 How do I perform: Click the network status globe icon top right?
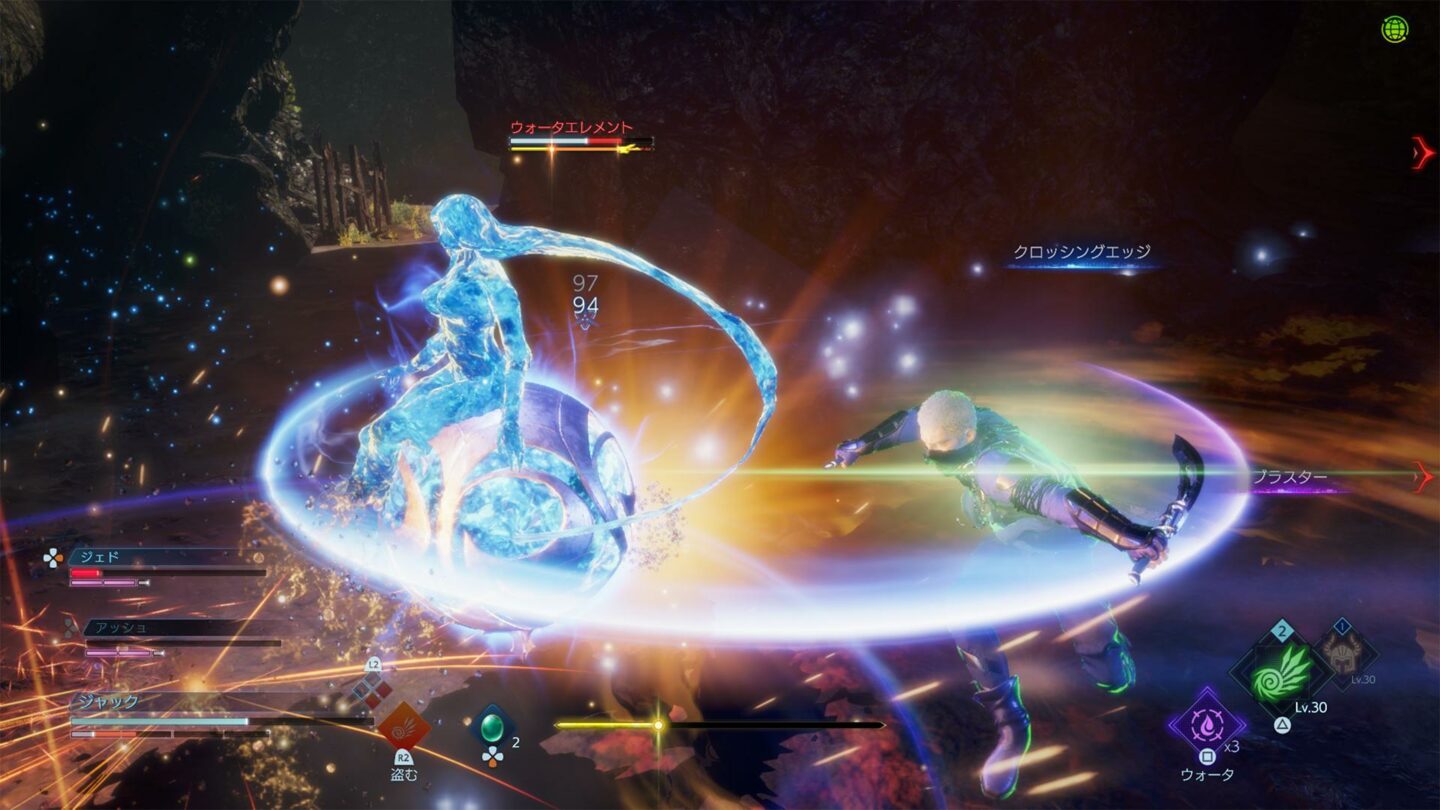(x=1397, y=27)
